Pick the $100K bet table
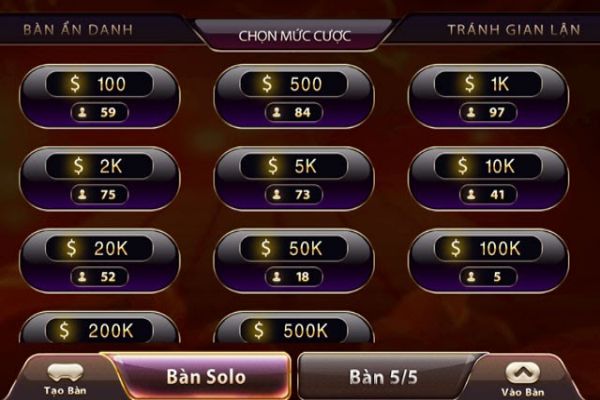Screen dimensions: 600x400 pos(486,260)
